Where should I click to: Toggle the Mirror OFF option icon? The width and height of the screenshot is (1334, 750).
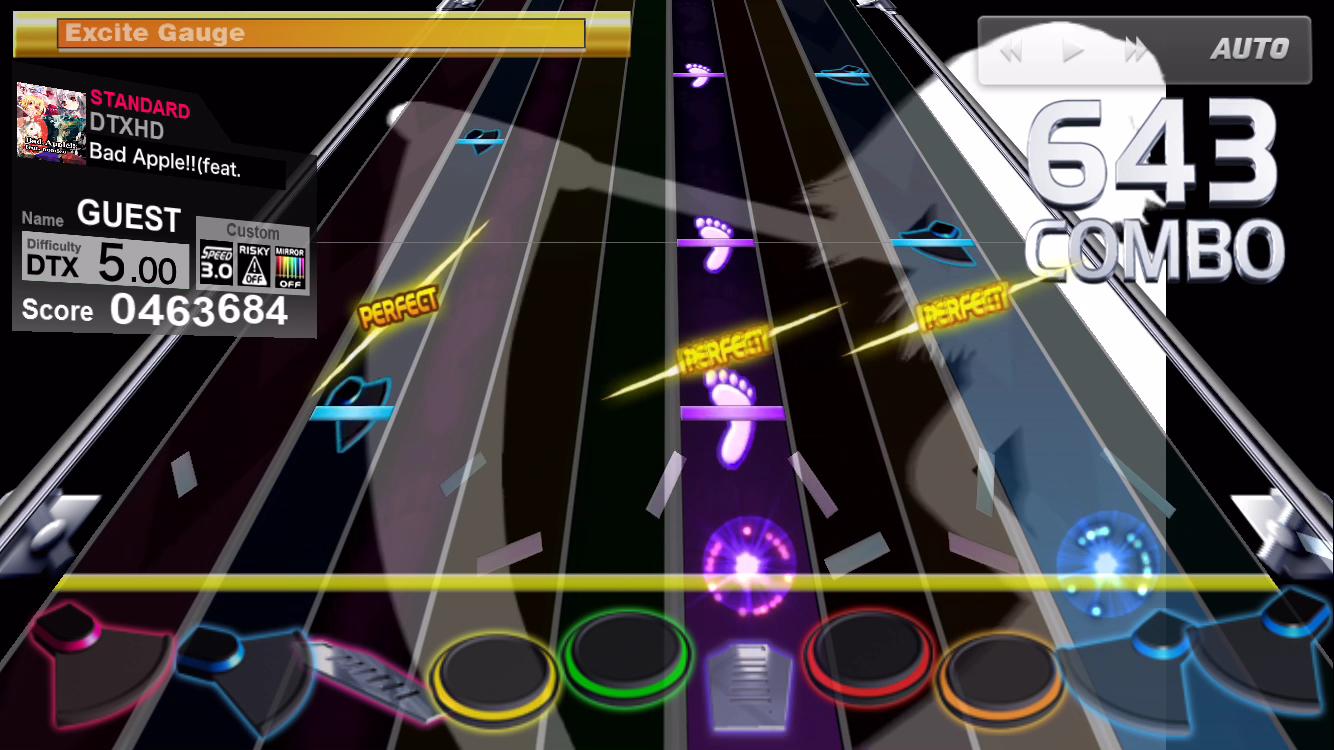tap(290, 264)
